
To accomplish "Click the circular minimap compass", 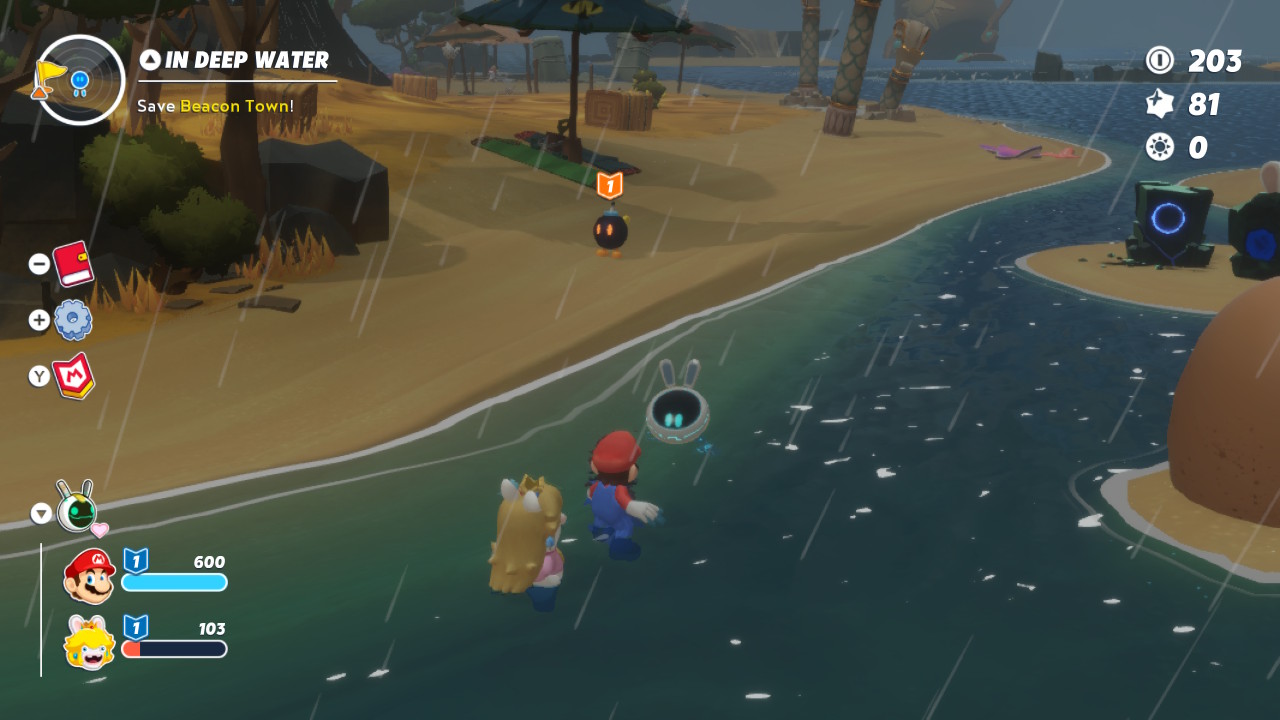I will point(80,80).
